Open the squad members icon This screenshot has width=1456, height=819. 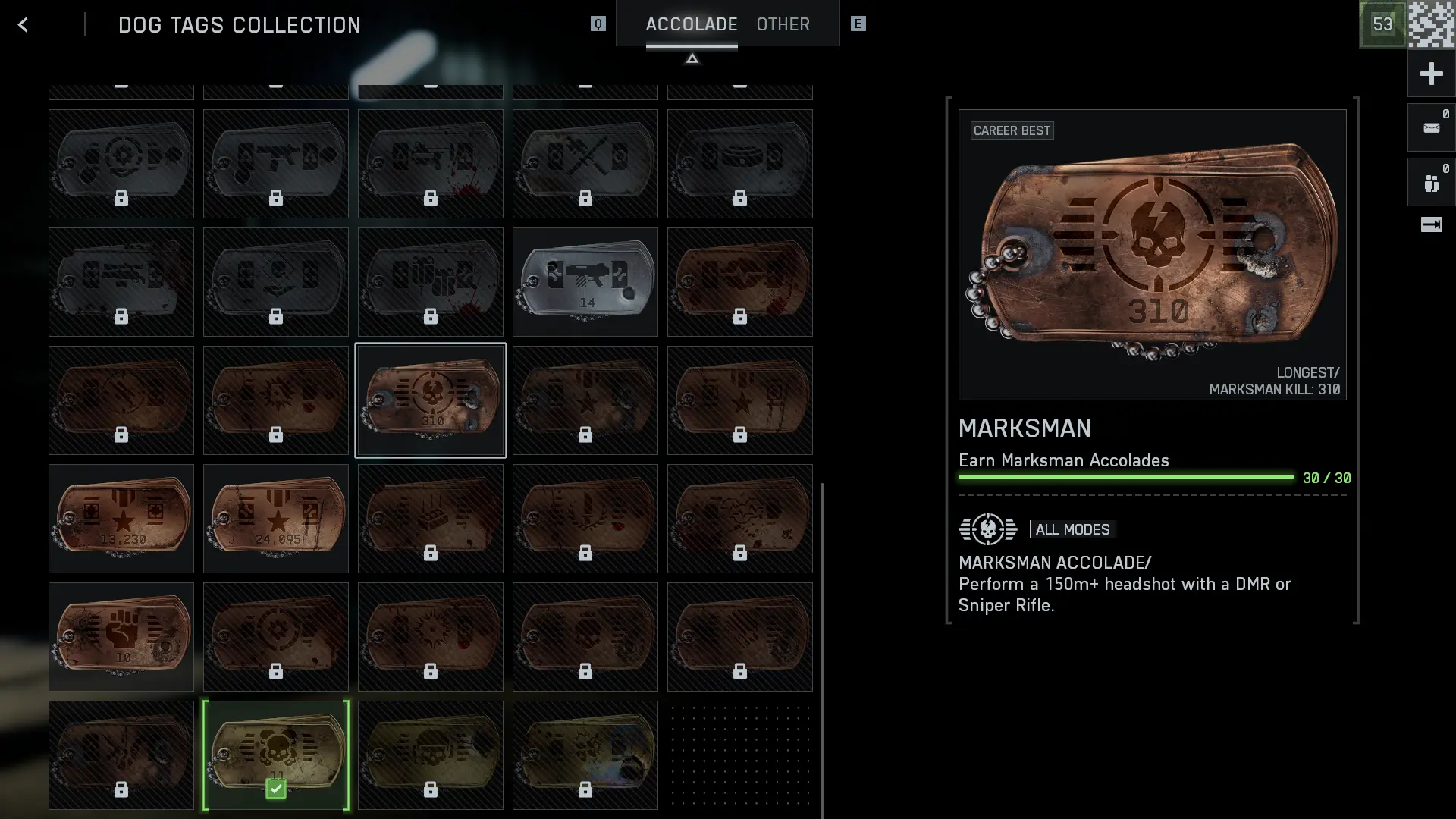tap(1431, 183)
